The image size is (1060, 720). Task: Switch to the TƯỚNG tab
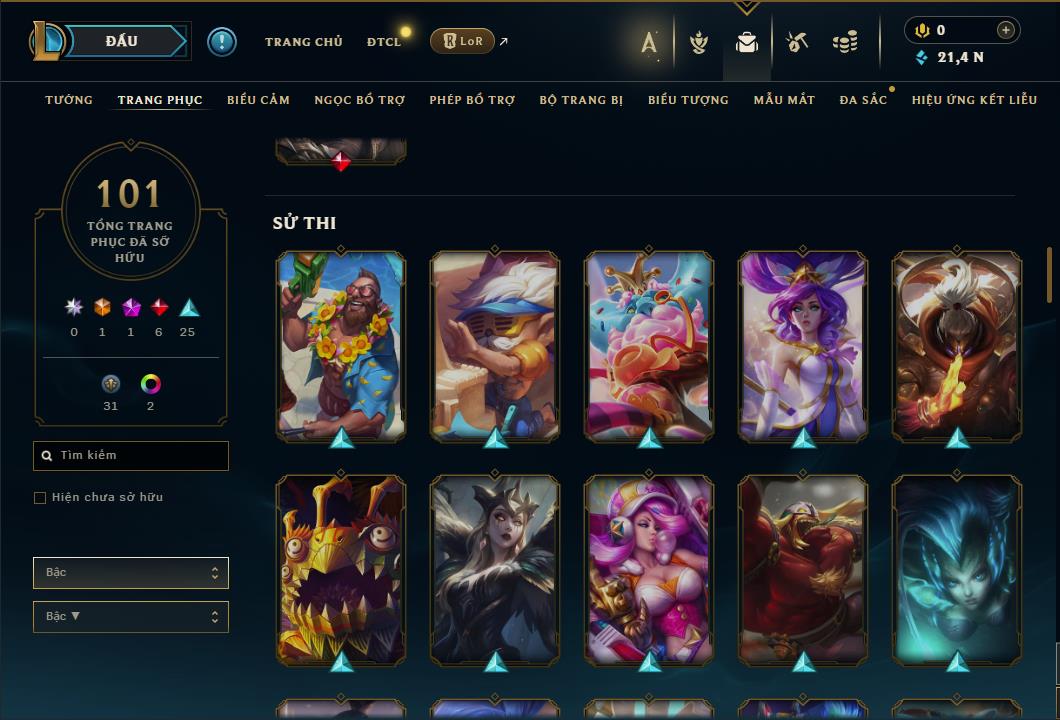(69, 100)
